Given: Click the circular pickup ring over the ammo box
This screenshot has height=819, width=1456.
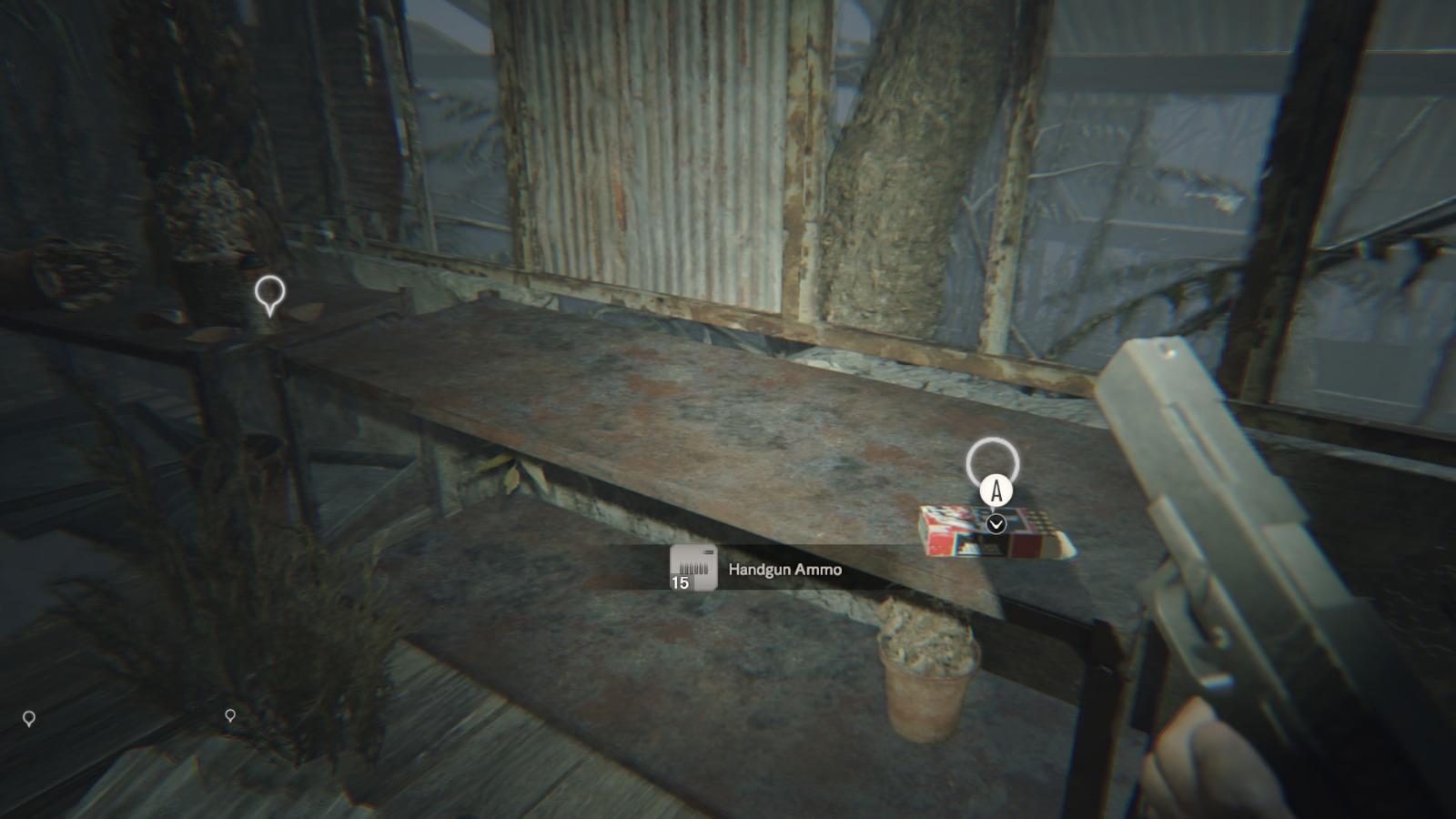Looking at the screenshot, I should (992, 461).
